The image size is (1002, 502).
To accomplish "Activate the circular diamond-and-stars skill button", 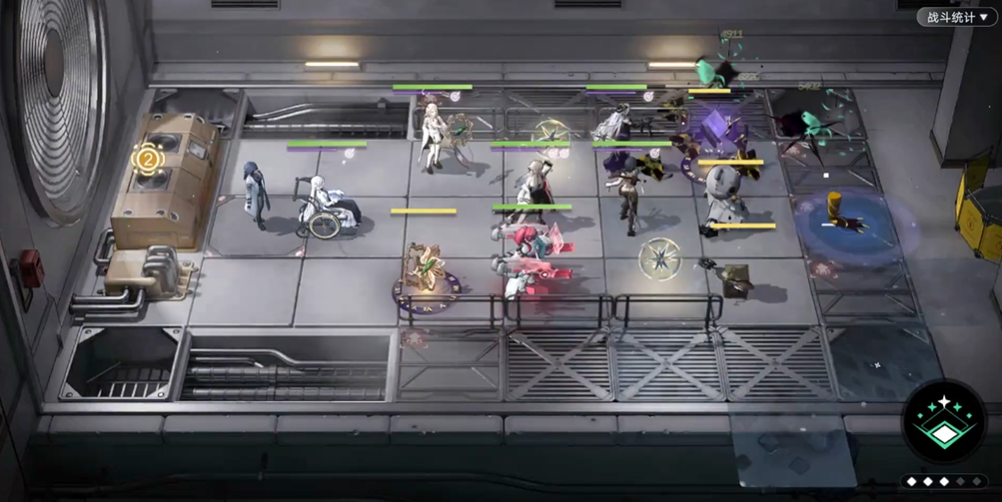I will pos(944,421).
